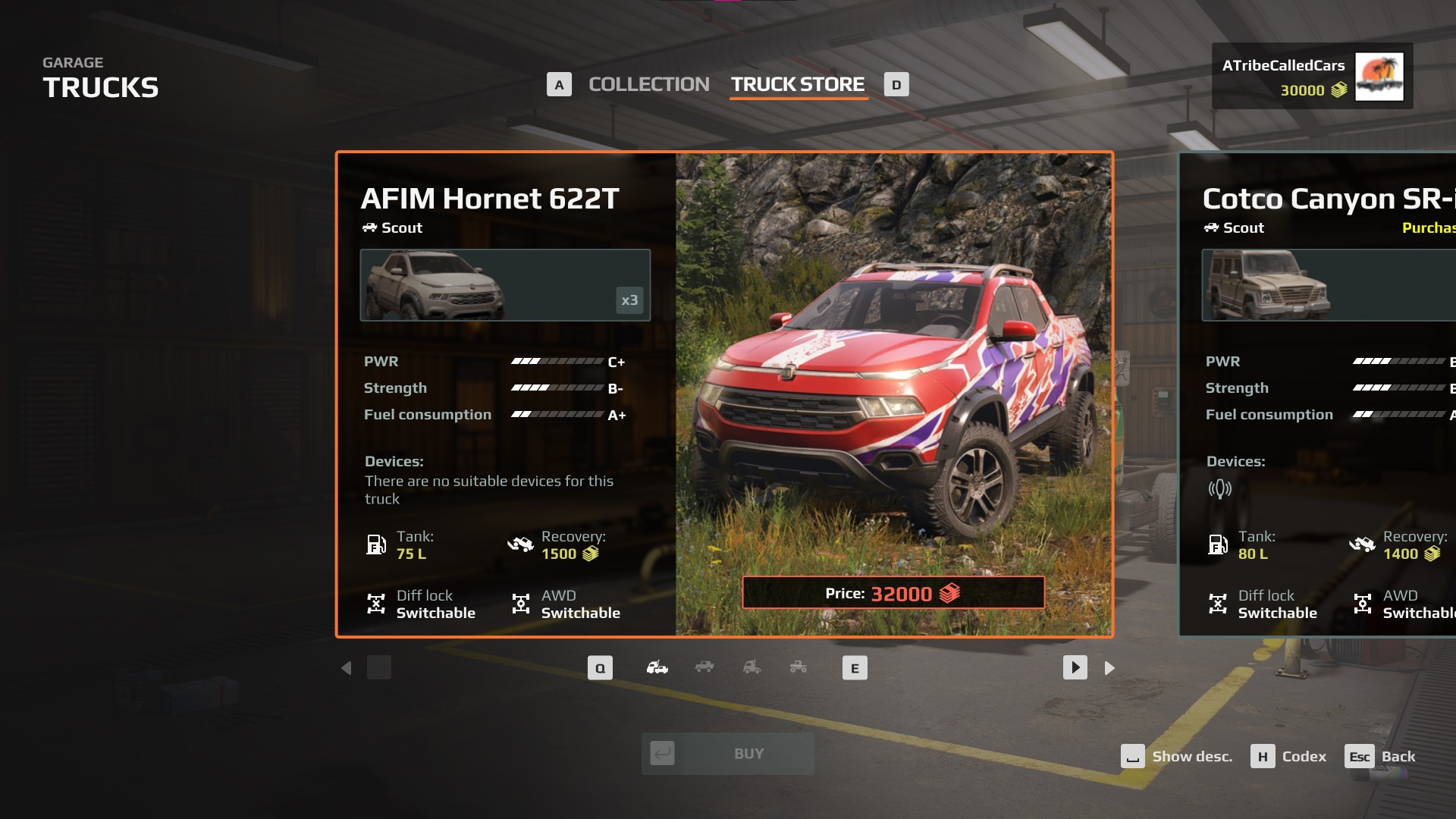Go to the previous truck with left arrow

[x=347, y=668]
